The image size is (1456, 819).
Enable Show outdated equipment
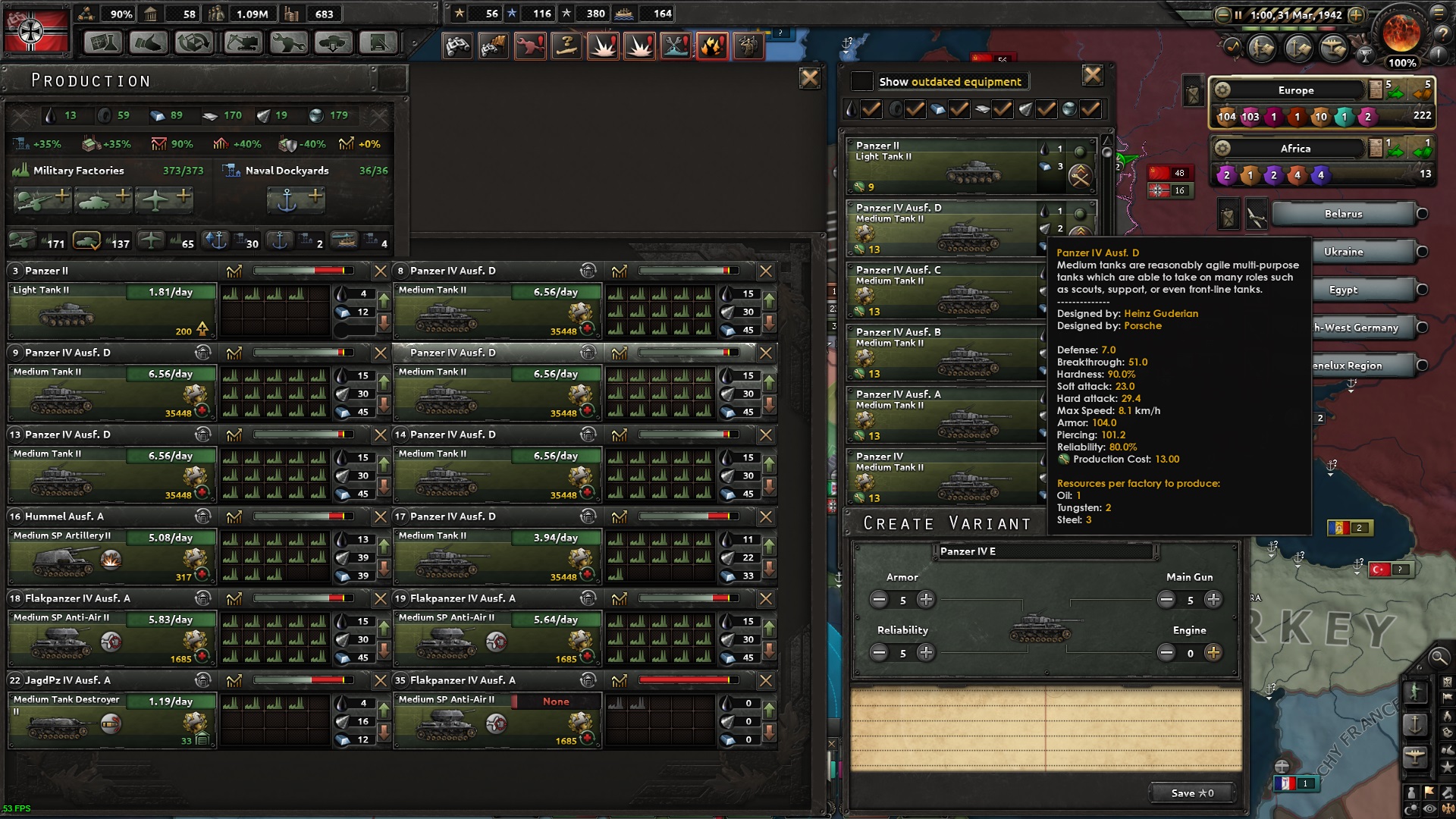(x=861, y=81)
